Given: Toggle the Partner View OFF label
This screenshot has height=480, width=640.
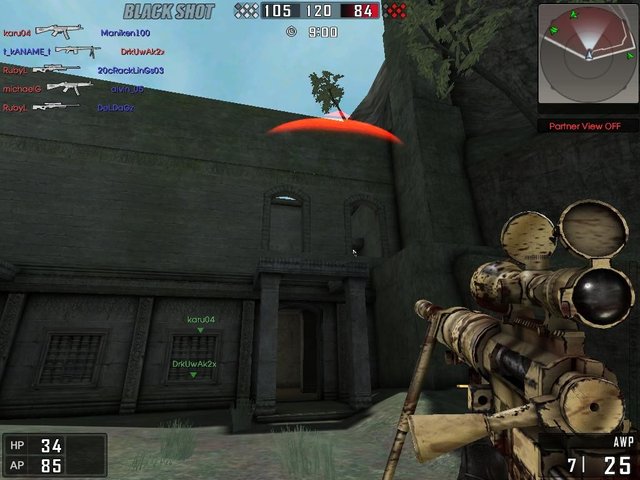Looking at the screenshot, I should pyautogui.click(x=587, y=126).
